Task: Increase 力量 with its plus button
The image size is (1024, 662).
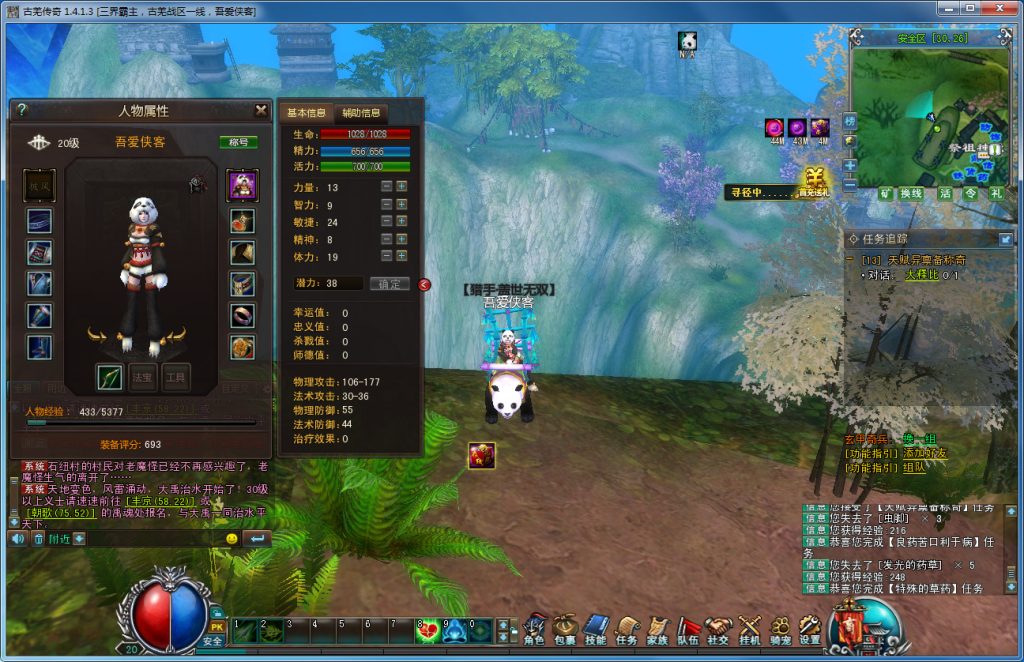Action: click(x=401, y=187)
